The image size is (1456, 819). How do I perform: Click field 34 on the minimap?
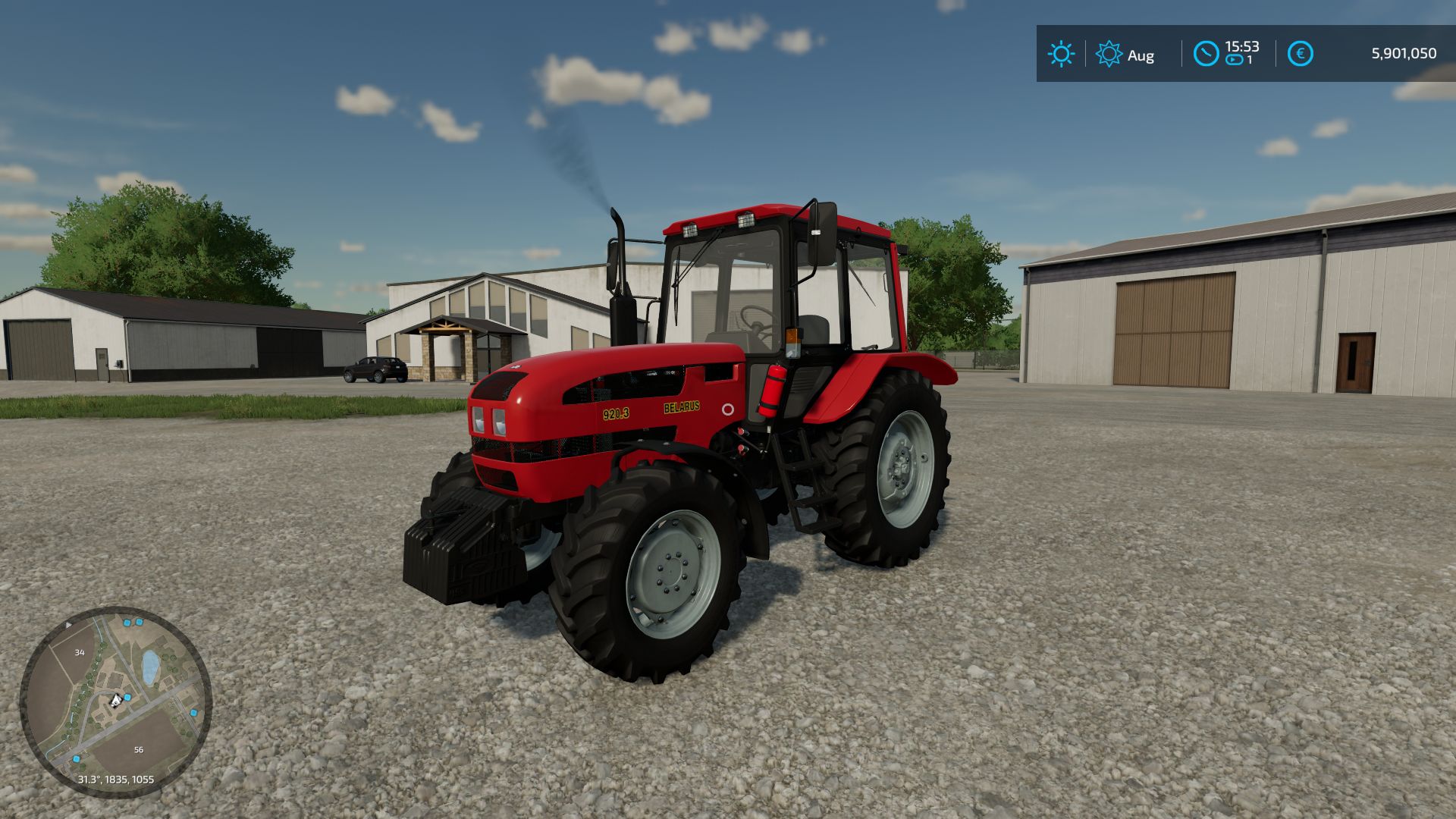coord(80,652)
